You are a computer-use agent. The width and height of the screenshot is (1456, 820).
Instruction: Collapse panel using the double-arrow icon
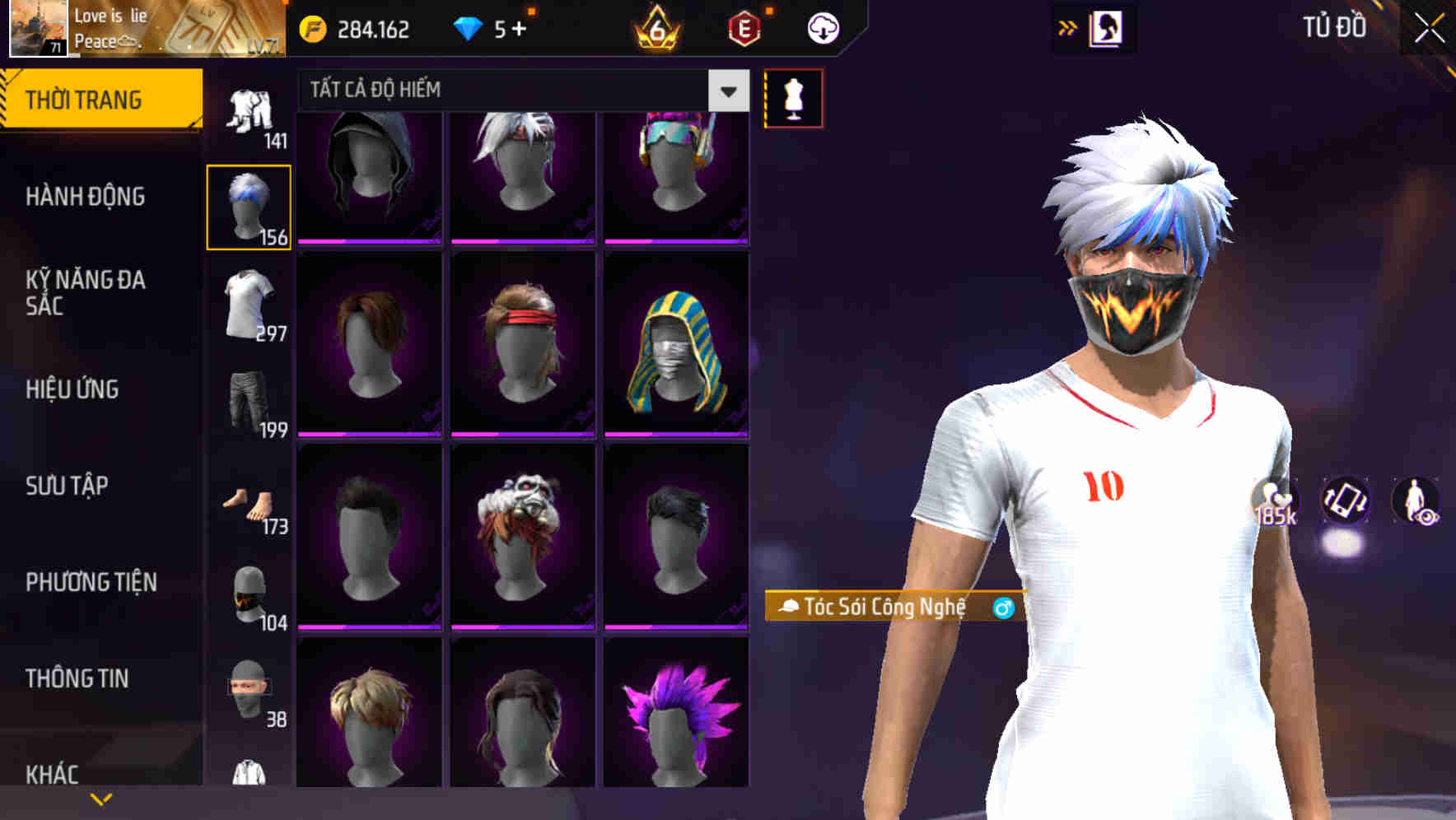pyautogui.click(x=1068, y=26)
